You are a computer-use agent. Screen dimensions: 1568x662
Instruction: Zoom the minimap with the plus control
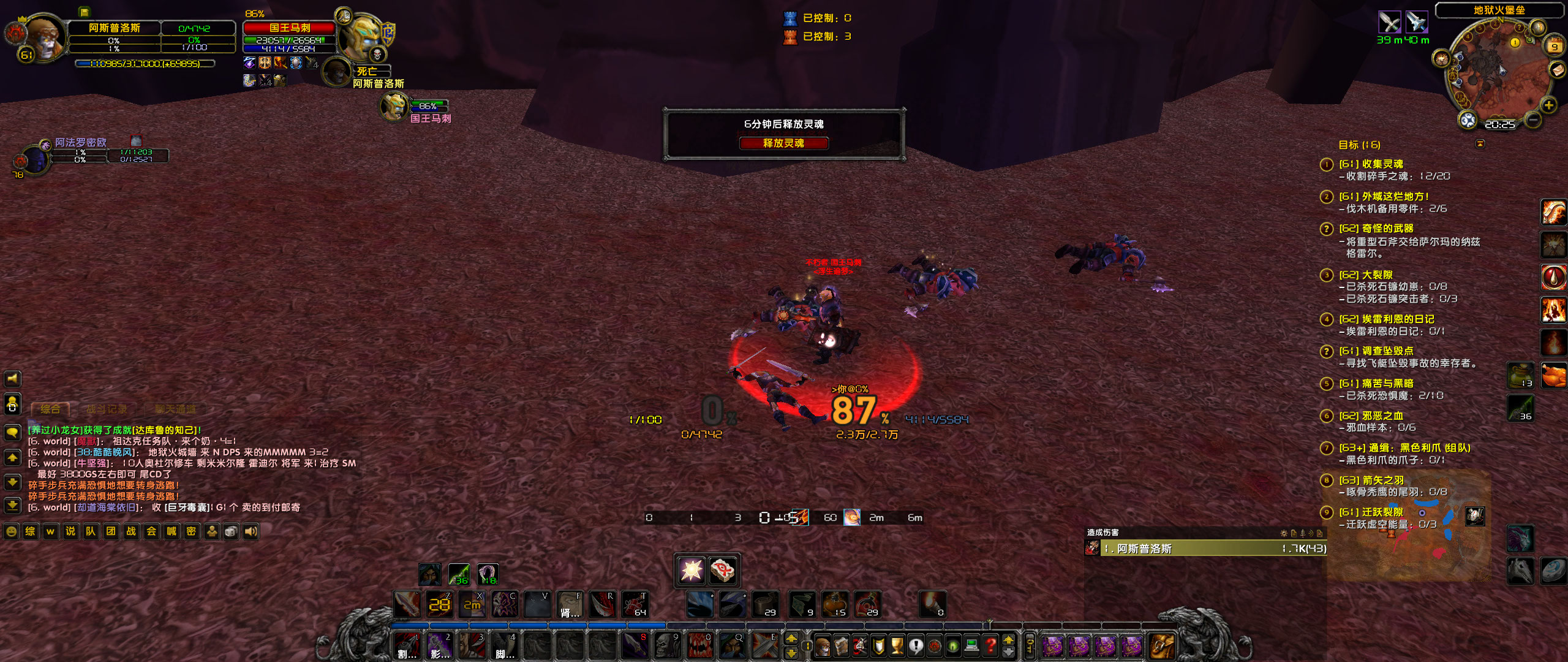(x=1548, y=104)
